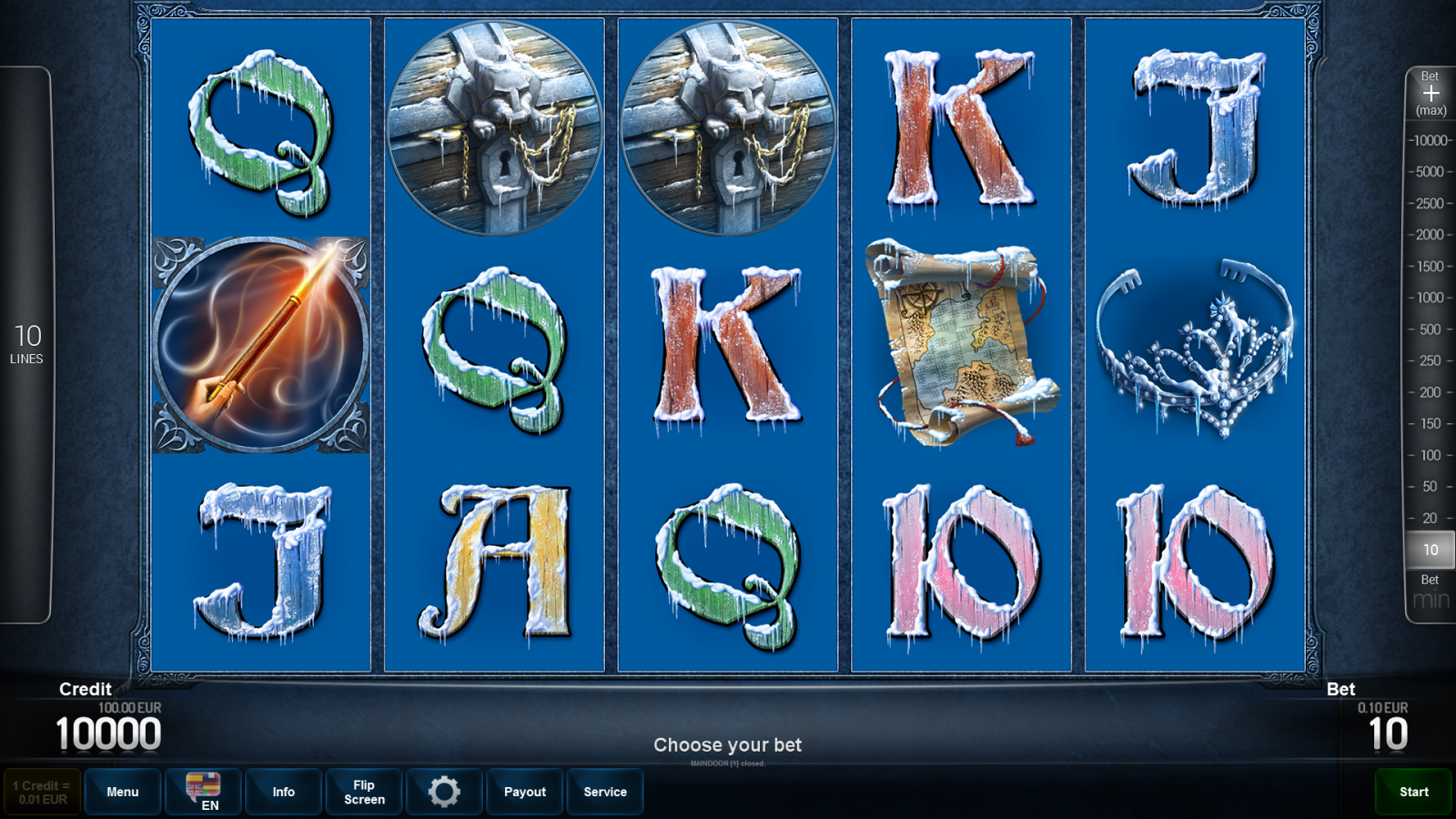Click the highlighted bet value 10

(1430, 550)
